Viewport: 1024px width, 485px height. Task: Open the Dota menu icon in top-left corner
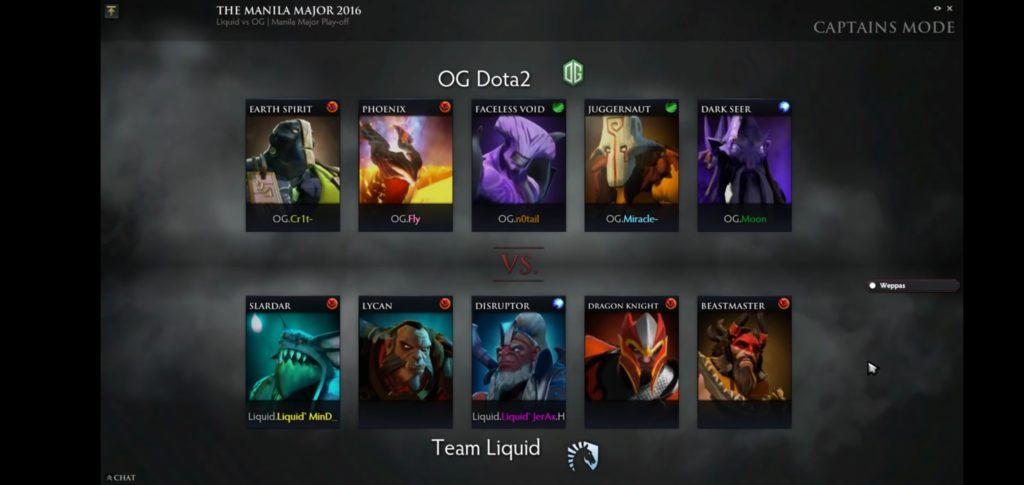coord(111,11)
